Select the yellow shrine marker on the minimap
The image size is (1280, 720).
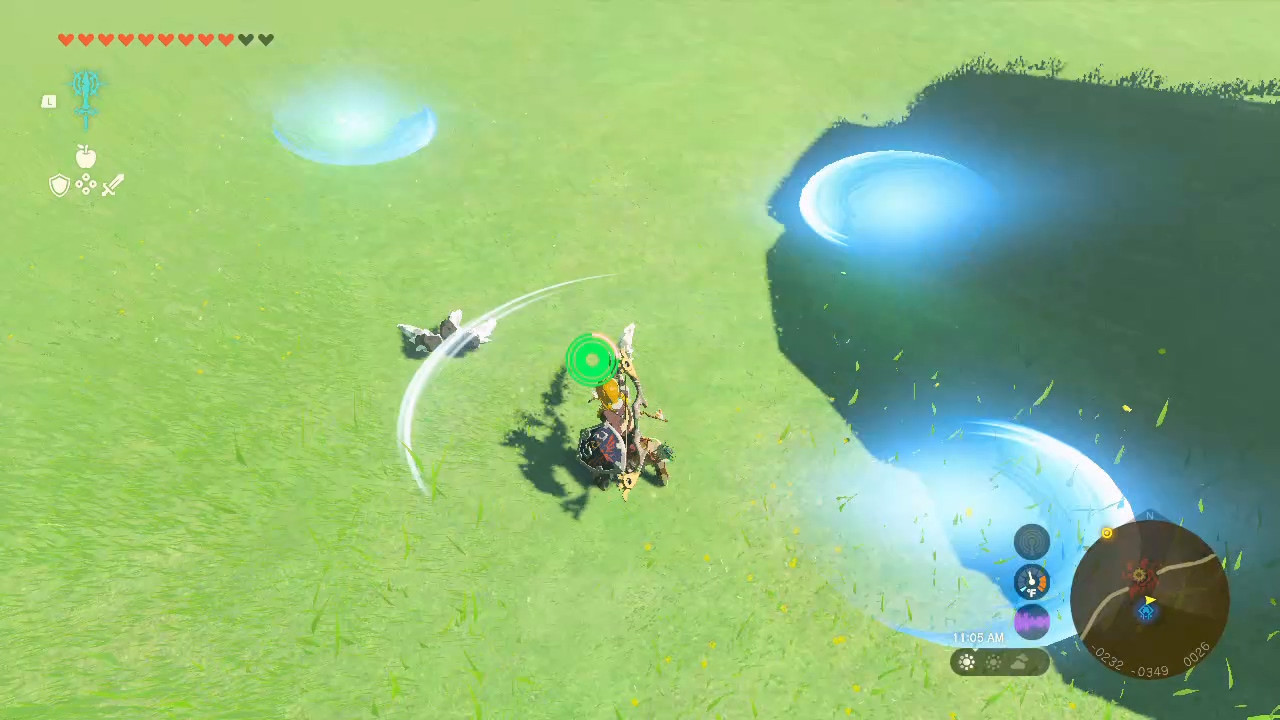(1107, 533)
